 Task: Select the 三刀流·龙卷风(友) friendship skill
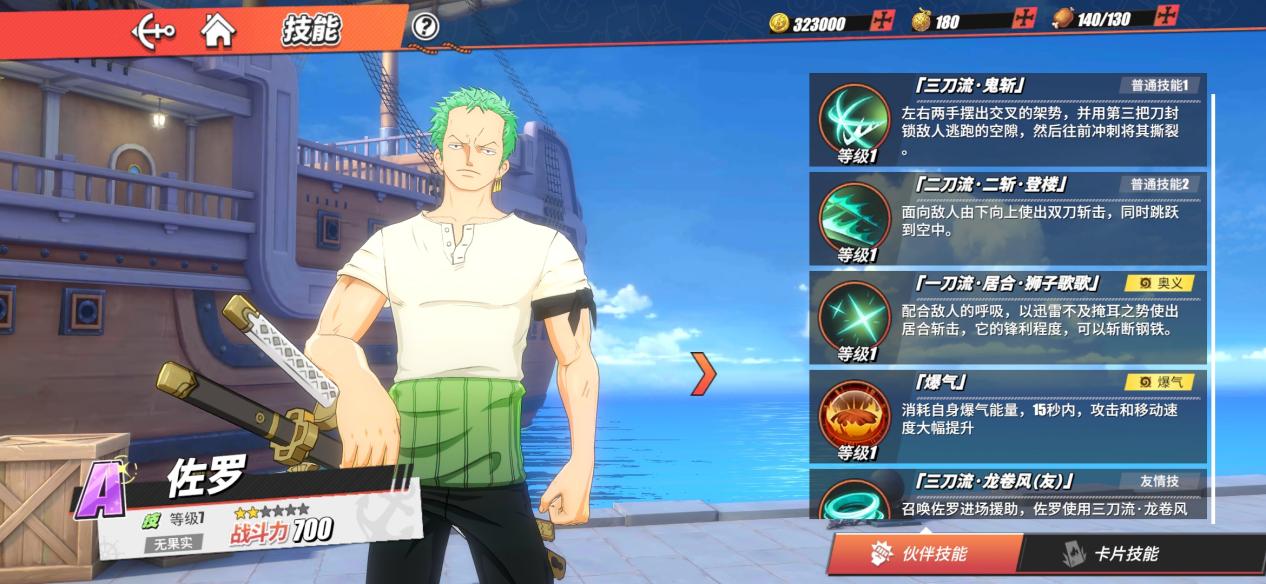coord(1008,496)
